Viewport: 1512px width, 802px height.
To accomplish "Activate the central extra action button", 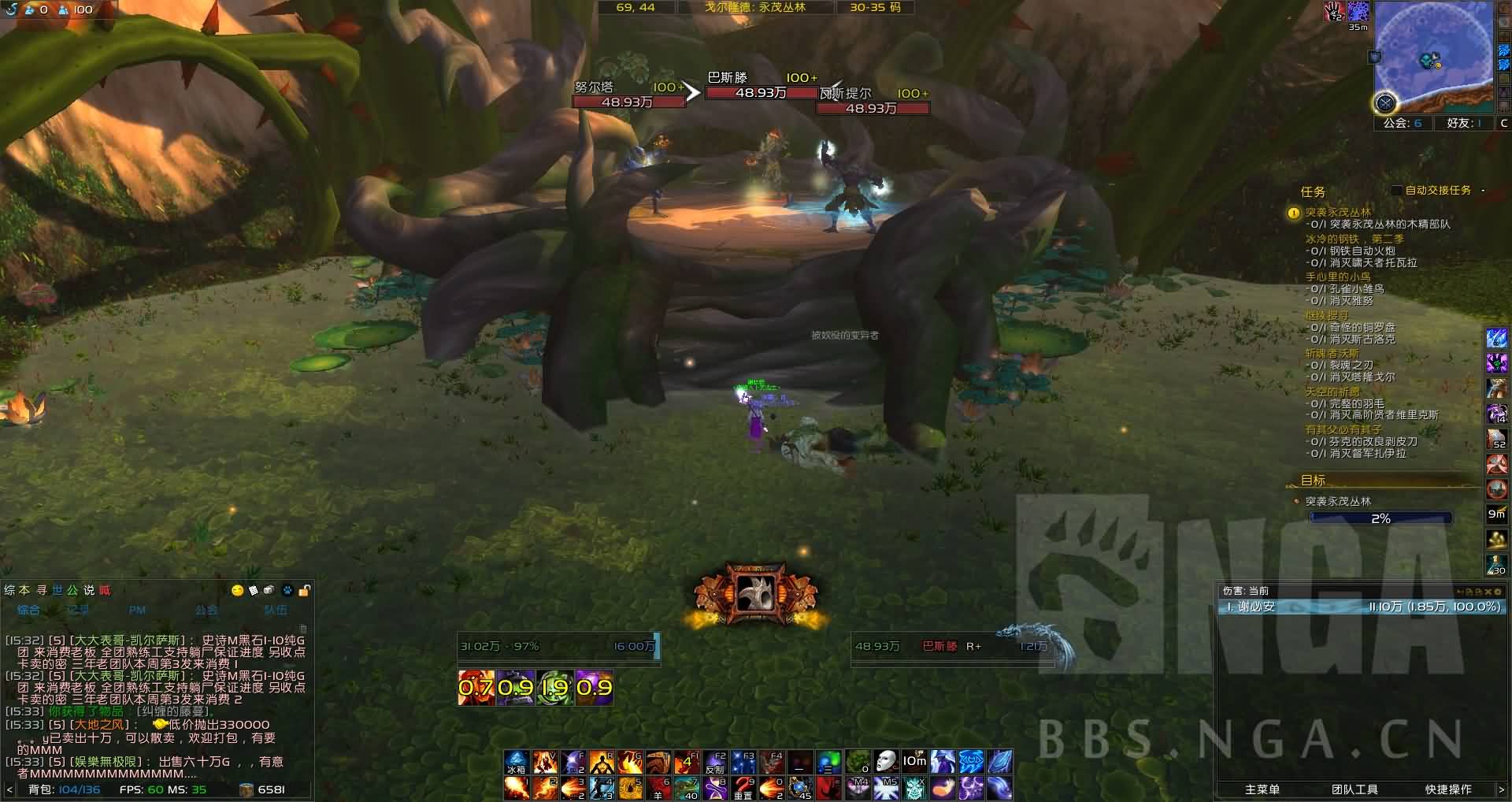I will click(755, 593).
